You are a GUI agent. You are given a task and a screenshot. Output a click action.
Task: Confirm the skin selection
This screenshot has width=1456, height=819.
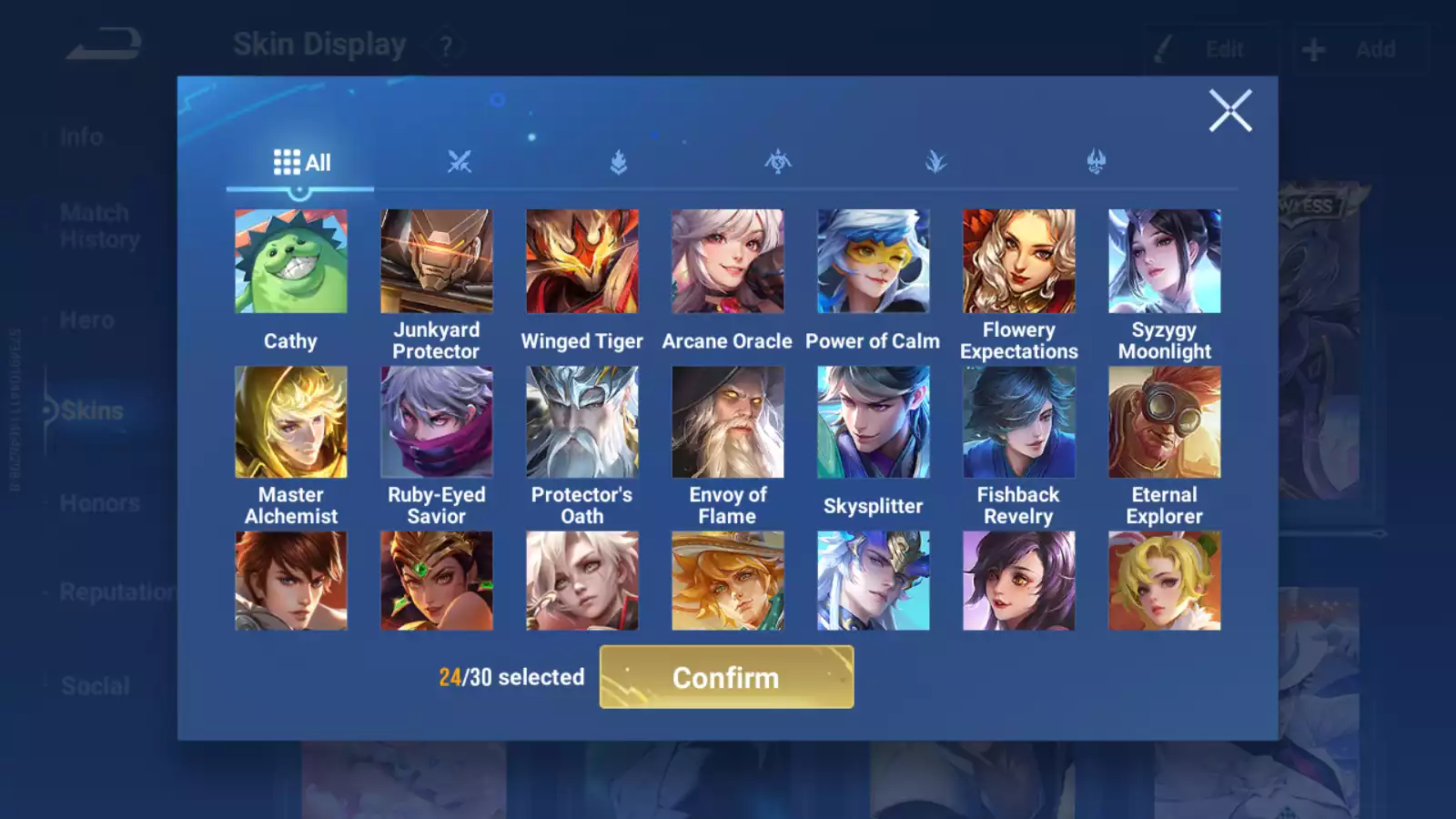[x=726, y=677]
